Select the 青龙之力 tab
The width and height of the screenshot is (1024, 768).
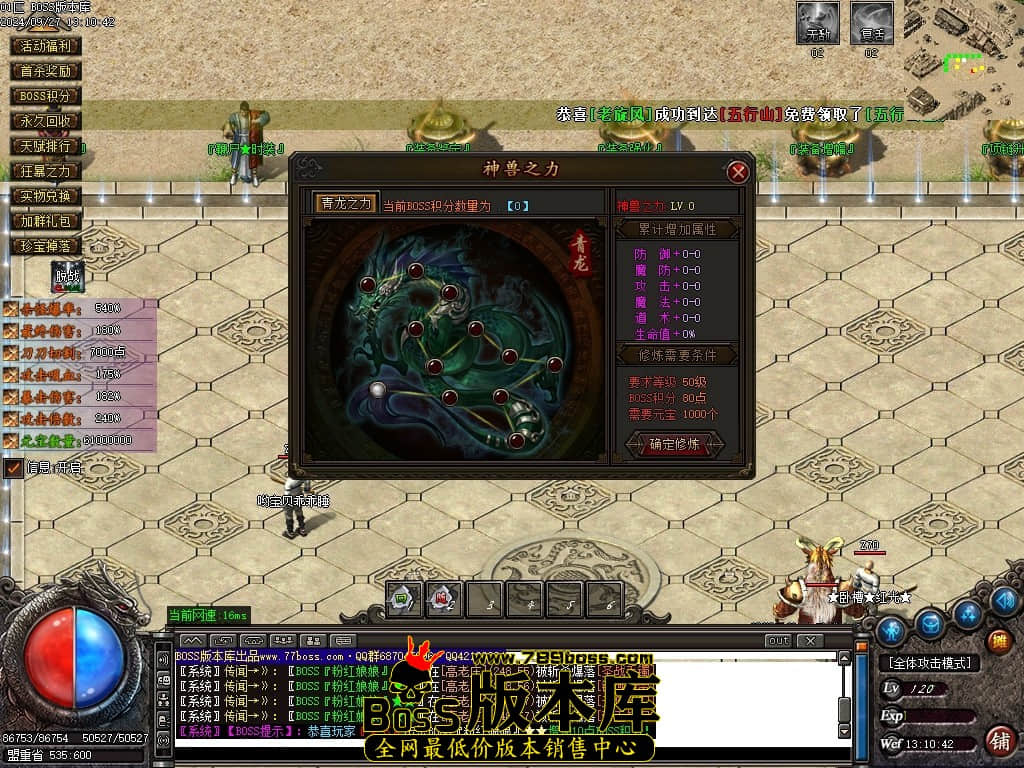point(346,203)
